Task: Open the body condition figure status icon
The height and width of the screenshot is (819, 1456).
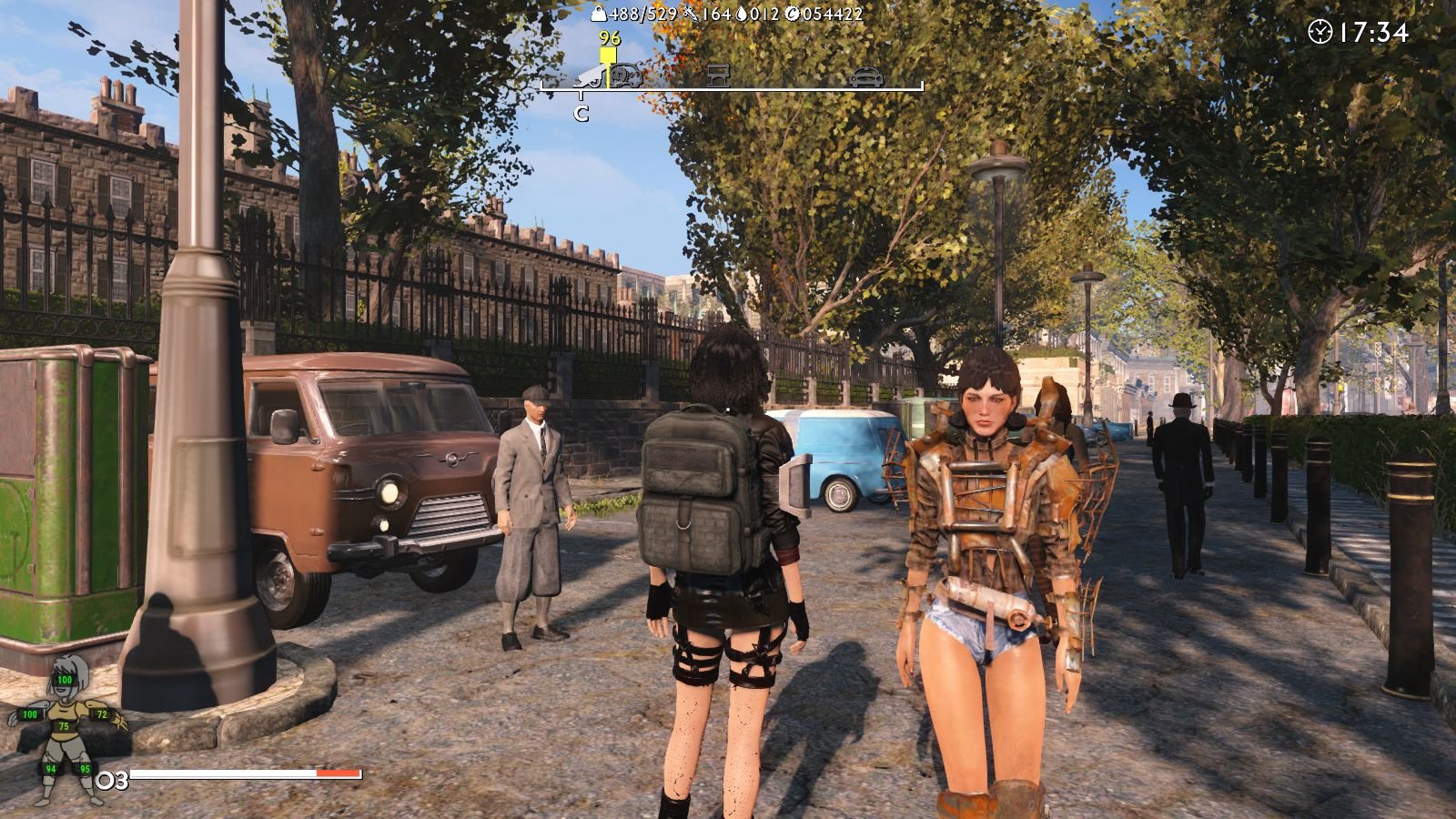Action: (68, 728)
